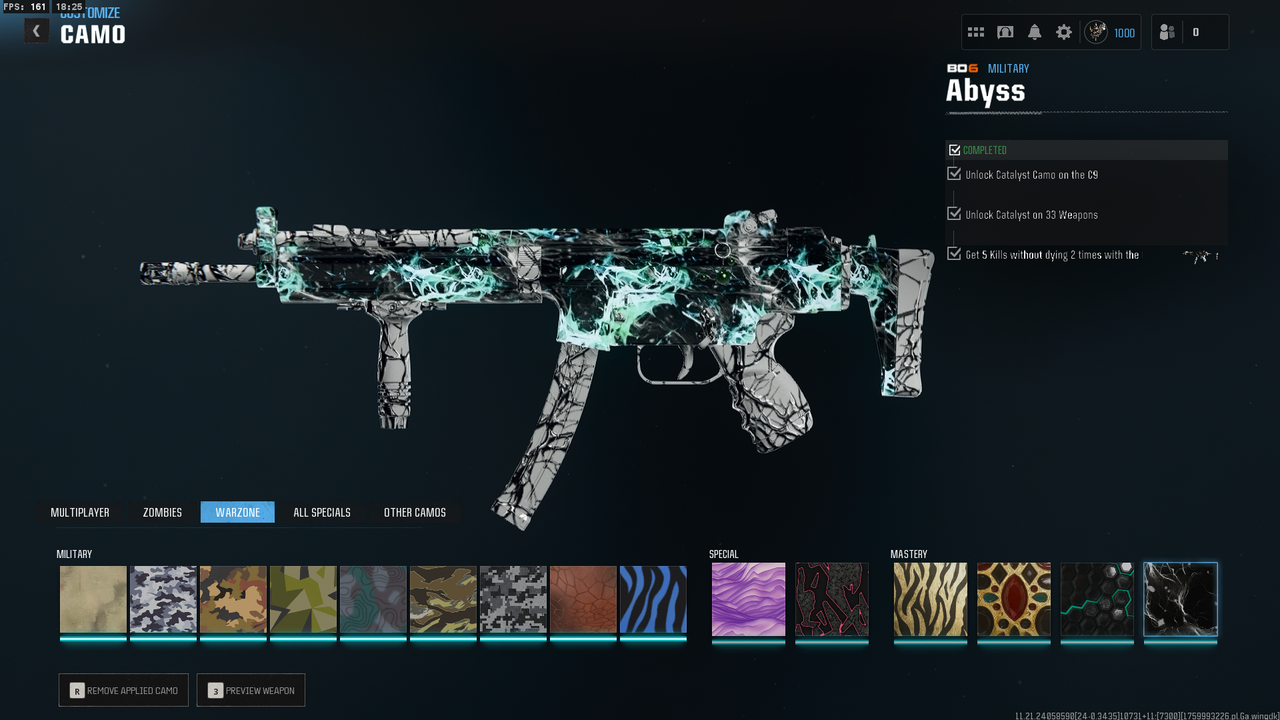
Task: Choose the orange cracked scale camo
Action: coord(583,599)
